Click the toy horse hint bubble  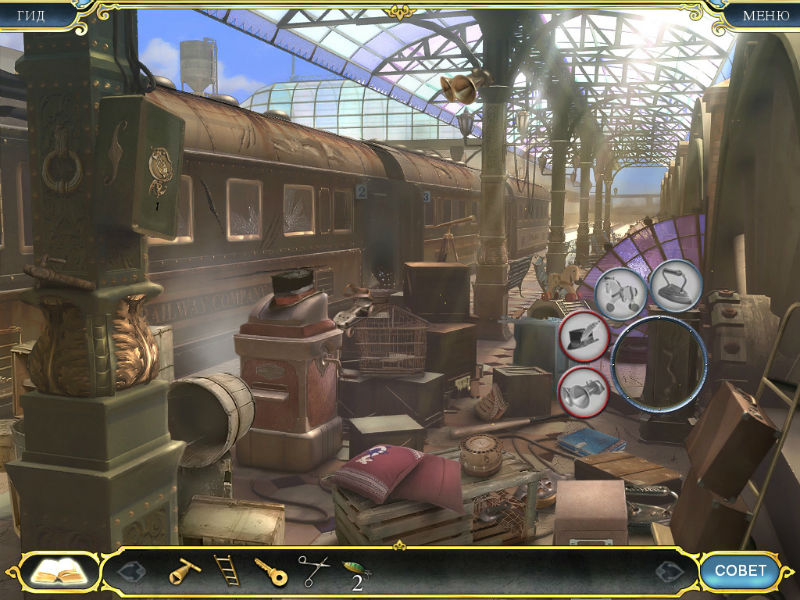coord(620,292)
